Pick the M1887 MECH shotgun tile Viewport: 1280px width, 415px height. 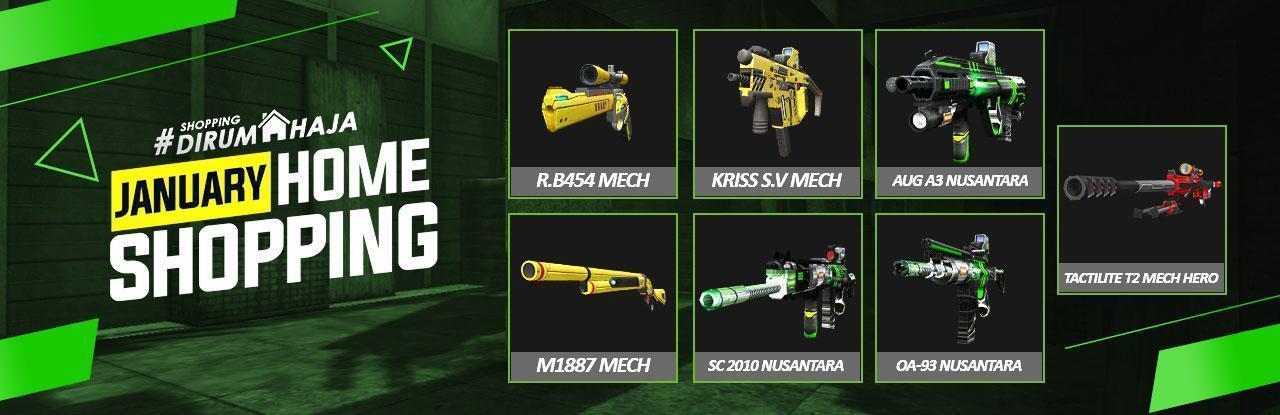593,297
